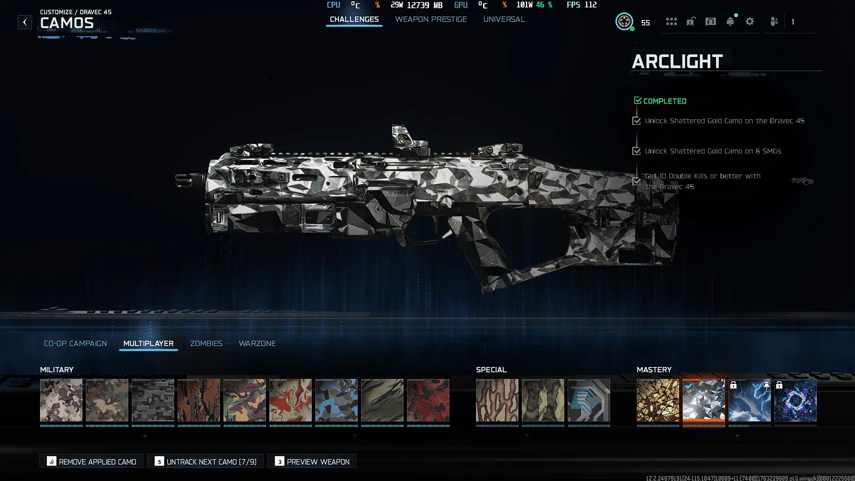Open the Universal camos tab
Viewport: 855px width, 481px height.
[x=503, y=19]
